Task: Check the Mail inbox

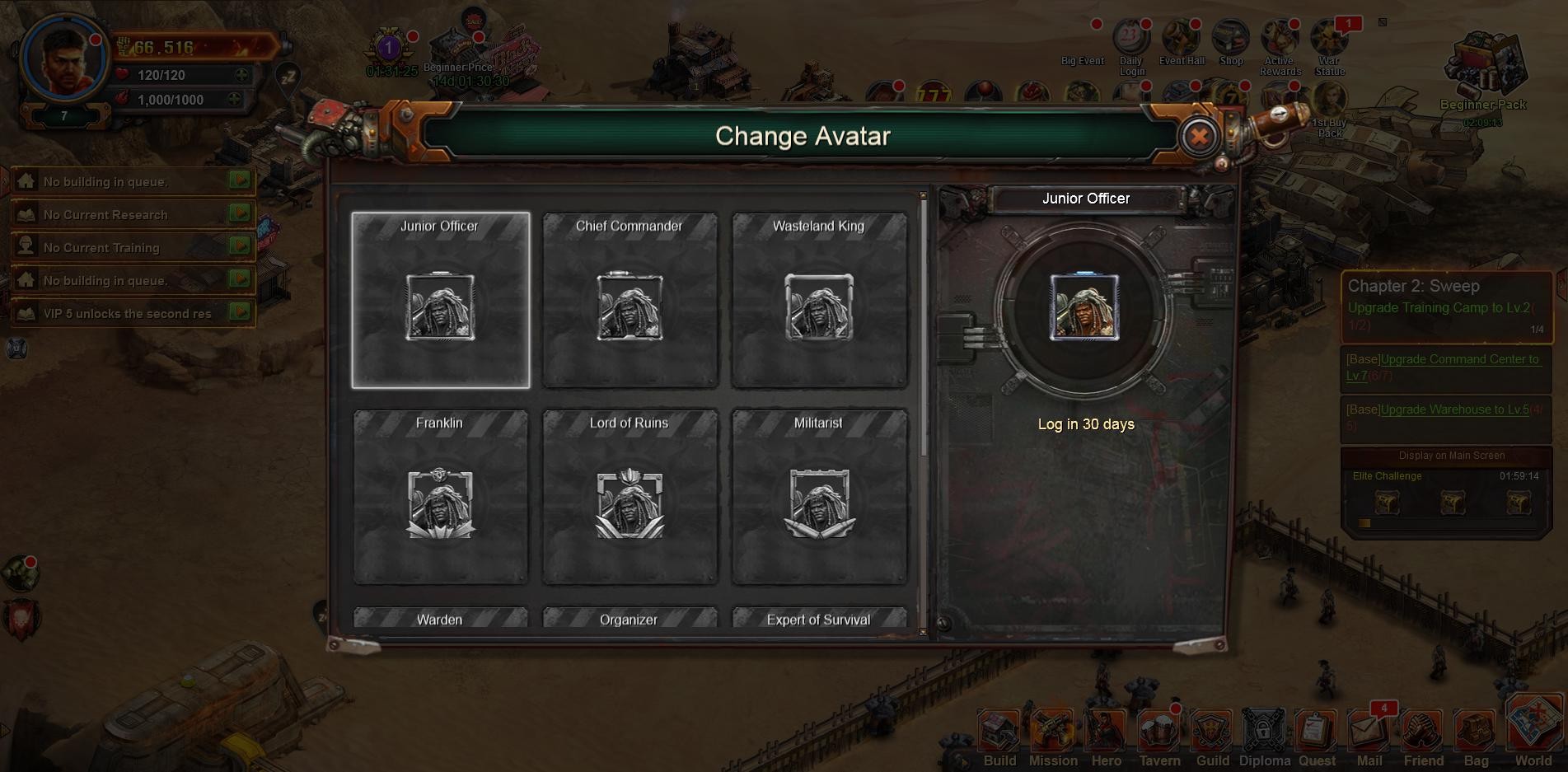Action: [x=1369, y=735]
